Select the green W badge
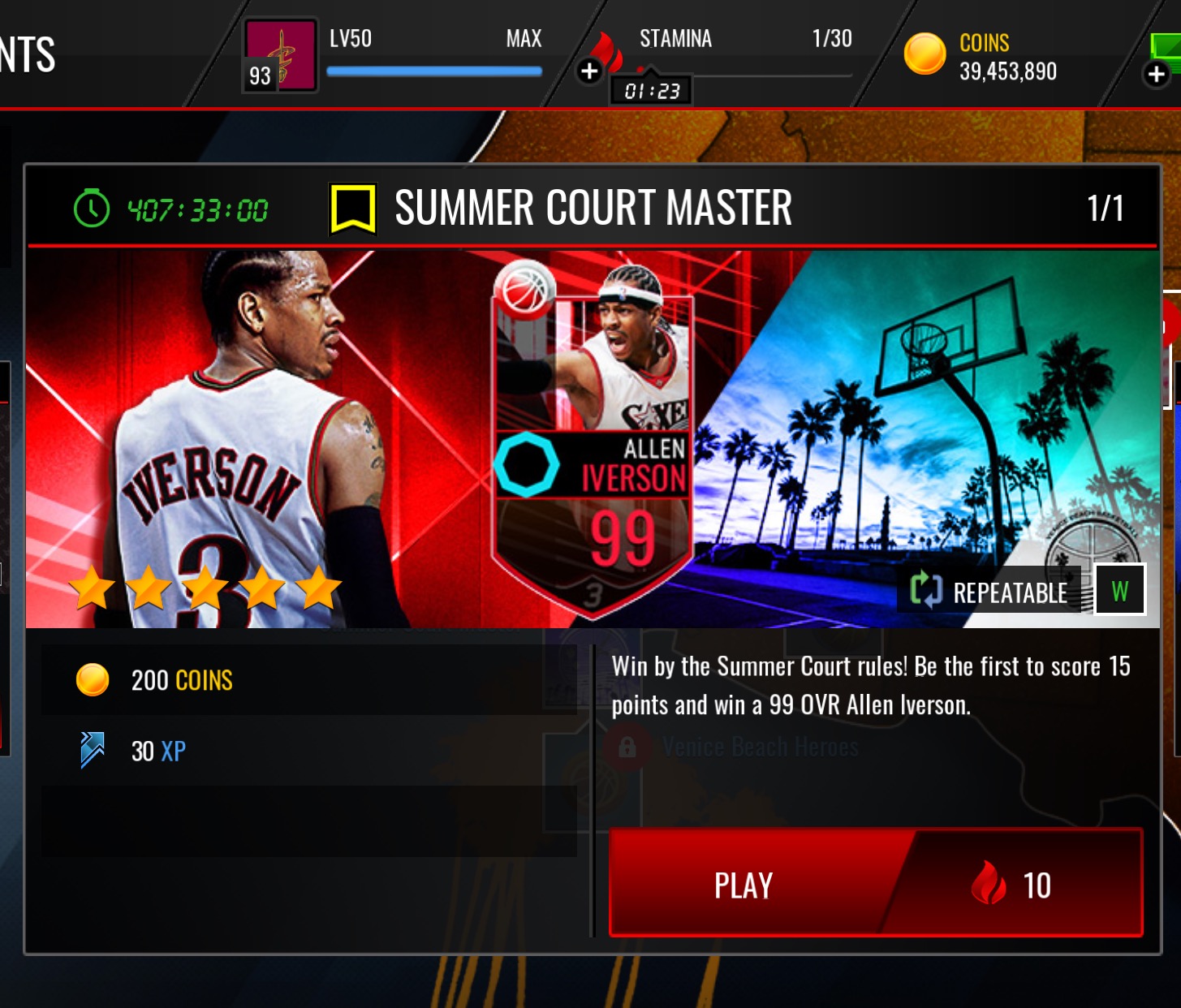The image size is (1181, 1008). click(1119, 590)
